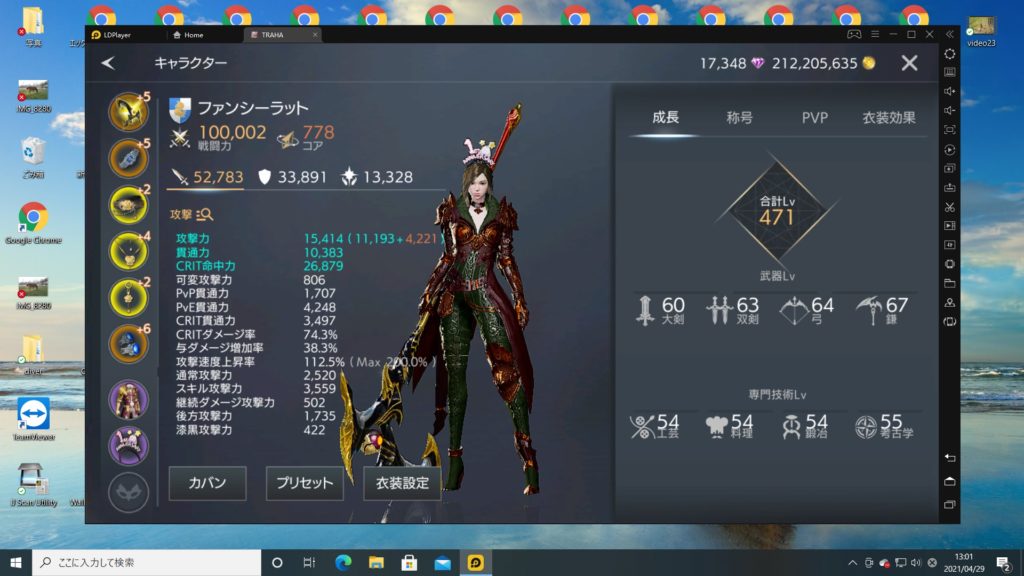Show the 13,328 stats tab
The image size is (1024, 576).
pos(377,177)
